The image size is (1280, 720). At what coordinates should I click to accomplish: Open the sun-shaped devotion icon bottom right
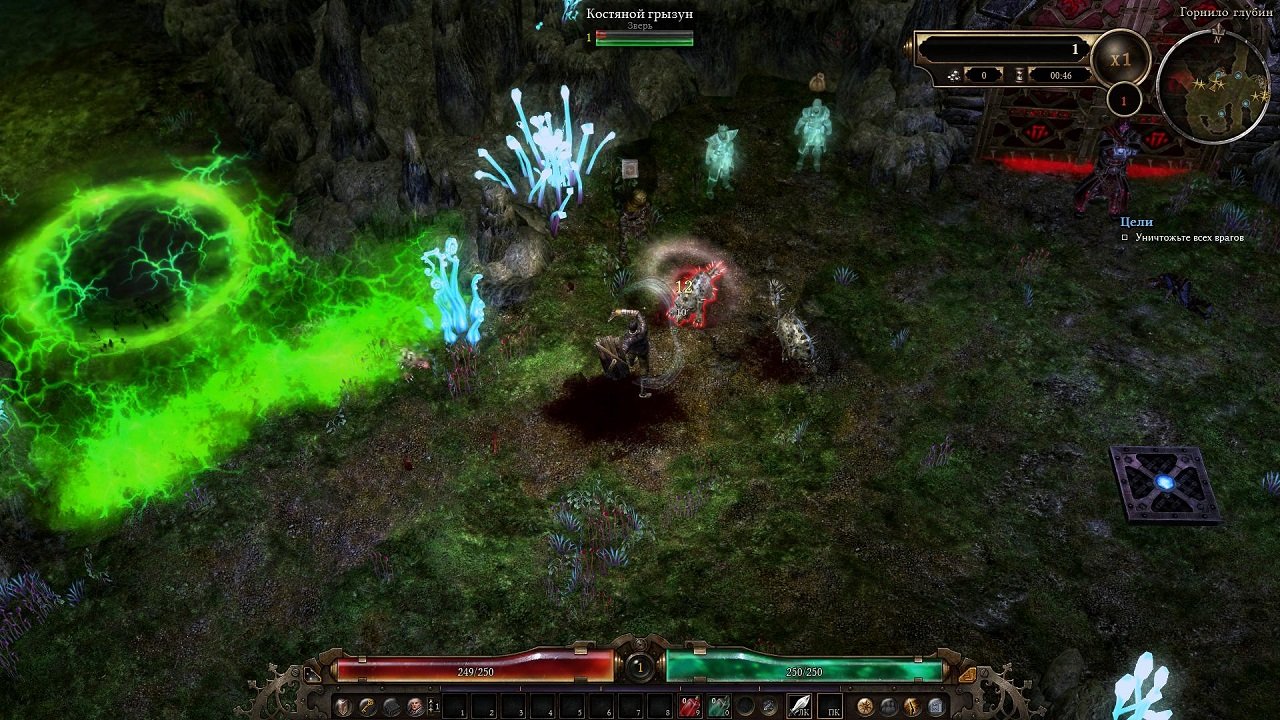coord(864,706)
